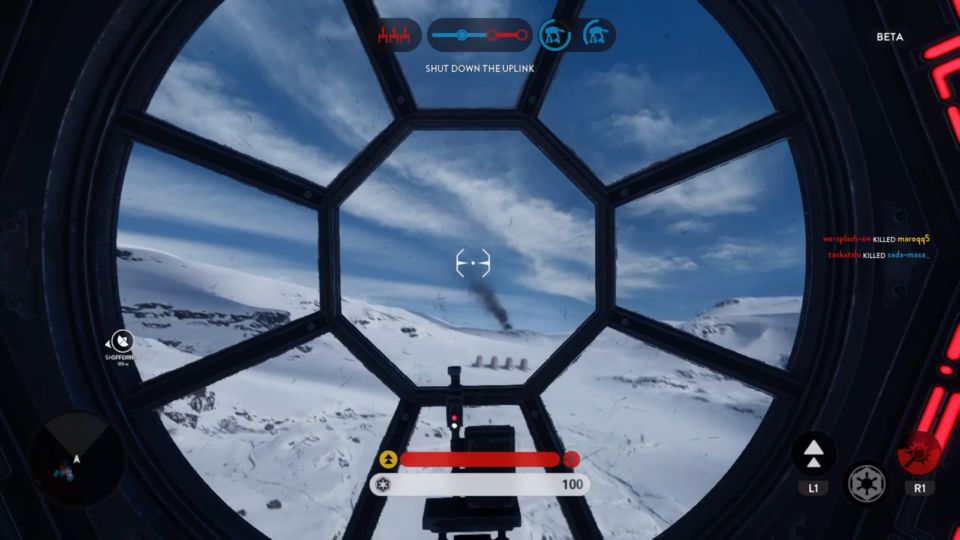Click the second AT-AT walker status icon
The height and width of the screenshot is (540, 960).
point(597,35)
